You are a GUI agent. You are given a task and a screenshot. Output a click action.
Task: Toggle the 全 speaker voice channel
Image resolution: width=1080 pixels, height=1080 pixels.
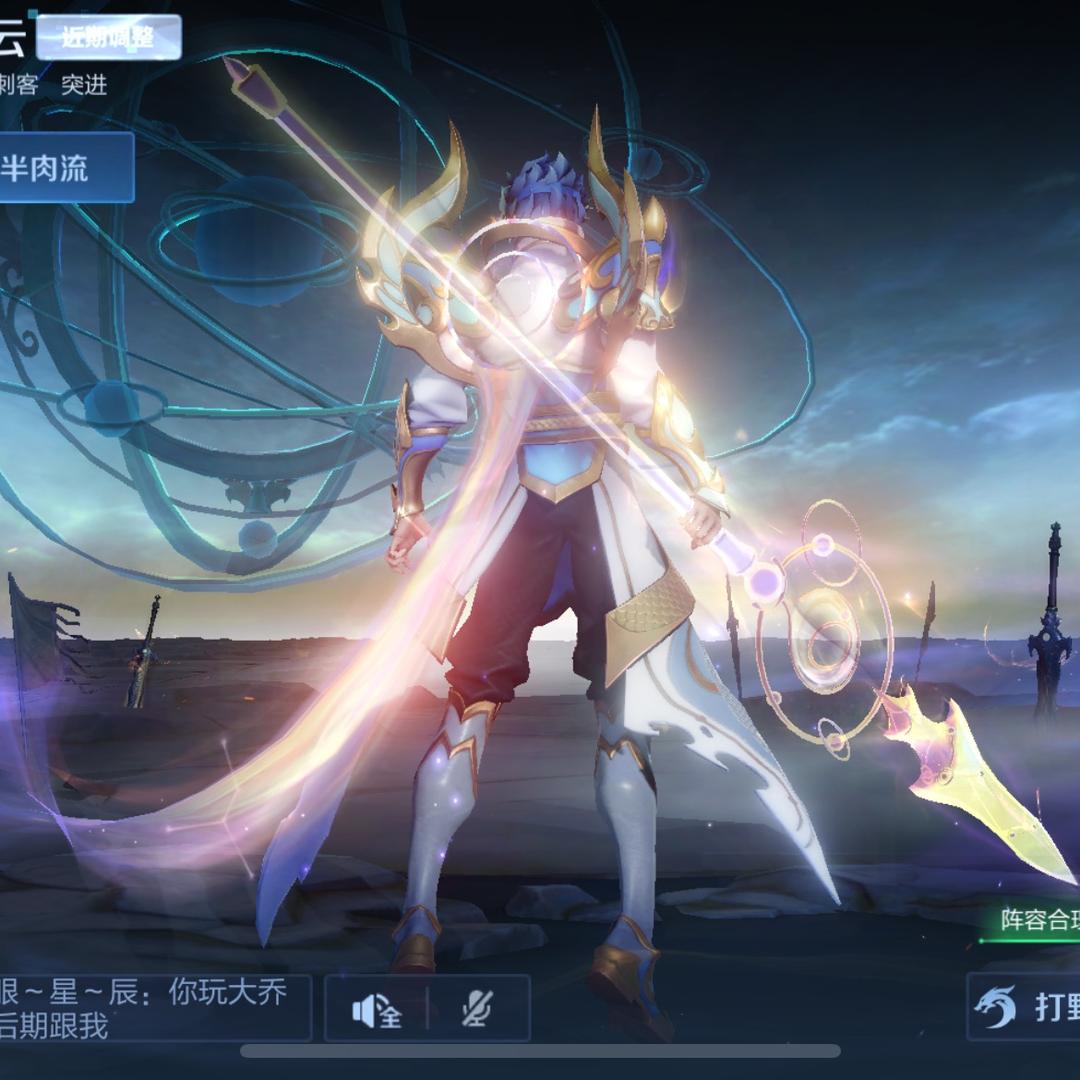377,1010
